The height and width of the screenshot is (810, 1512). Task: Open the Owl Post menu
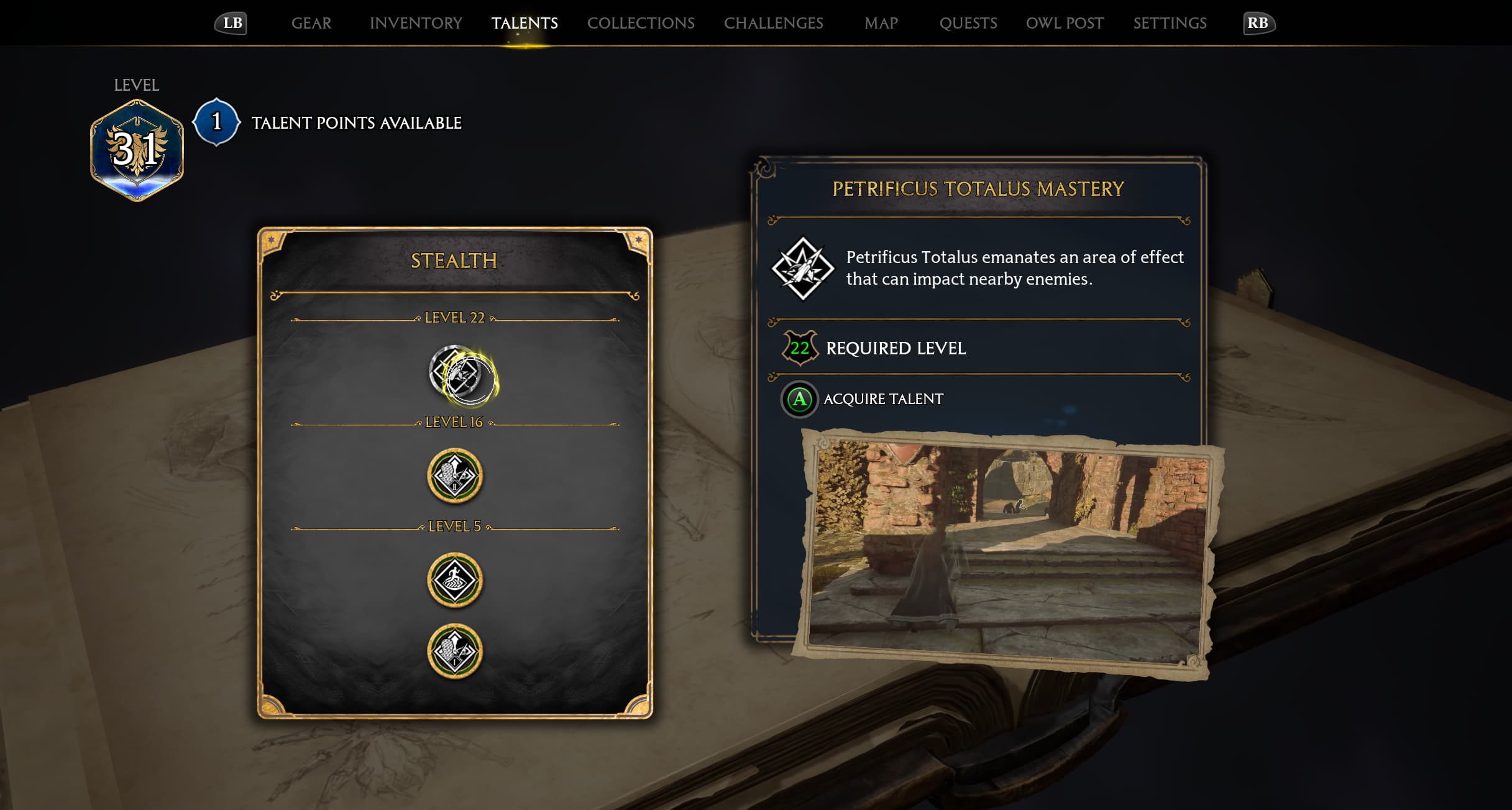click(x=1063, y=23)
